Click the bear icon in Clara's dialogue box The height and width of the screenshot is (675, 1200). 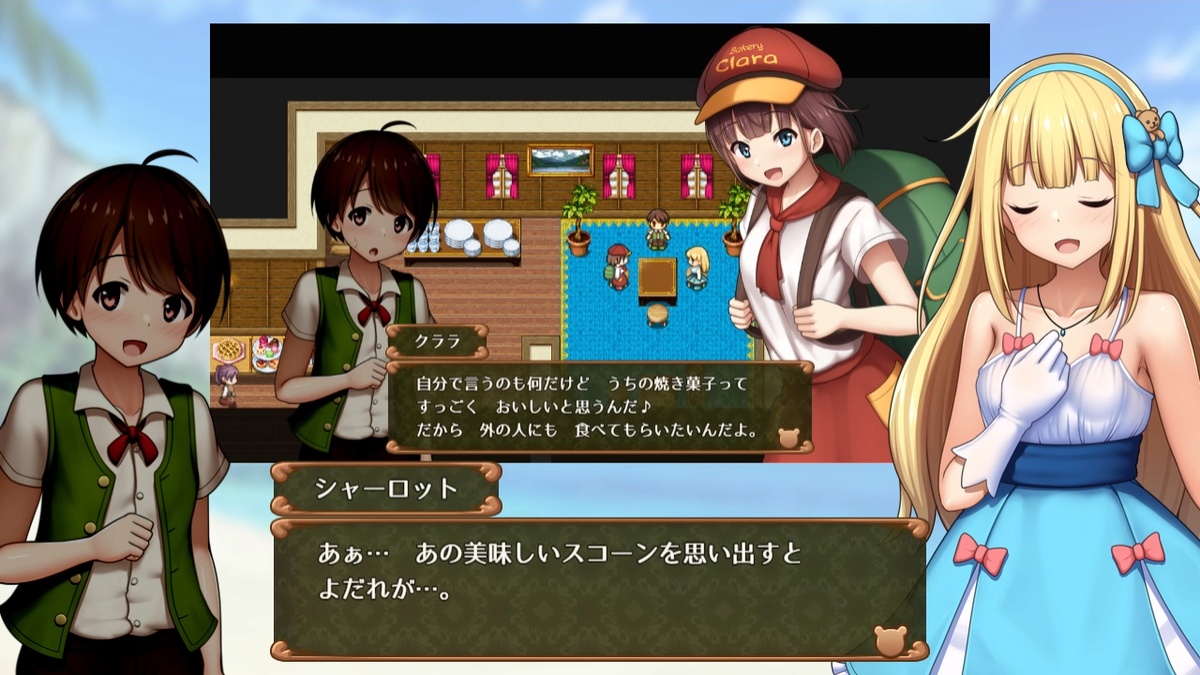click(x=789, y=437)
